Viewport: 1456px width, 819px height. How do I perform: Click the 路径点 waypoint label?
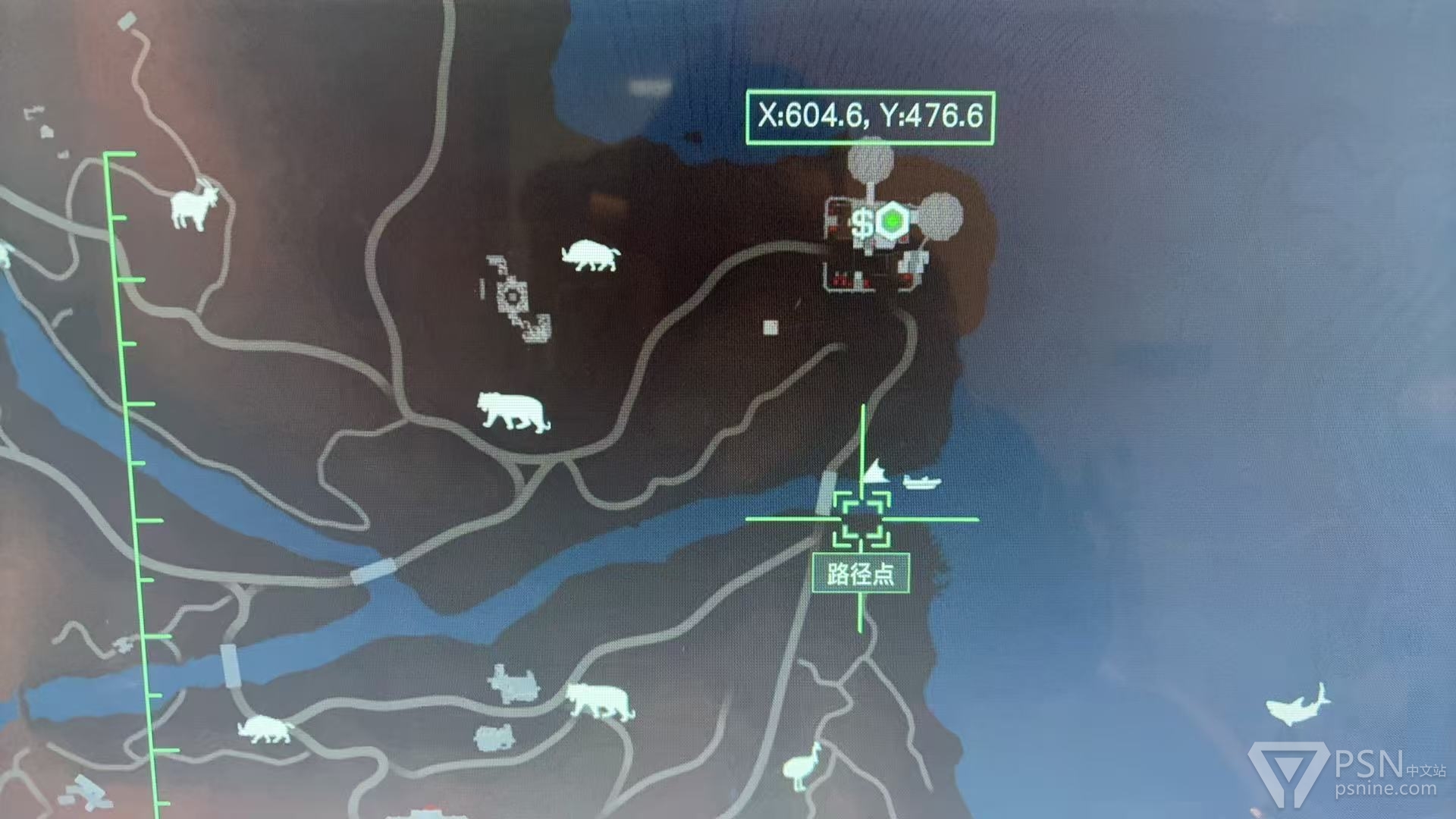pos(861,574)
